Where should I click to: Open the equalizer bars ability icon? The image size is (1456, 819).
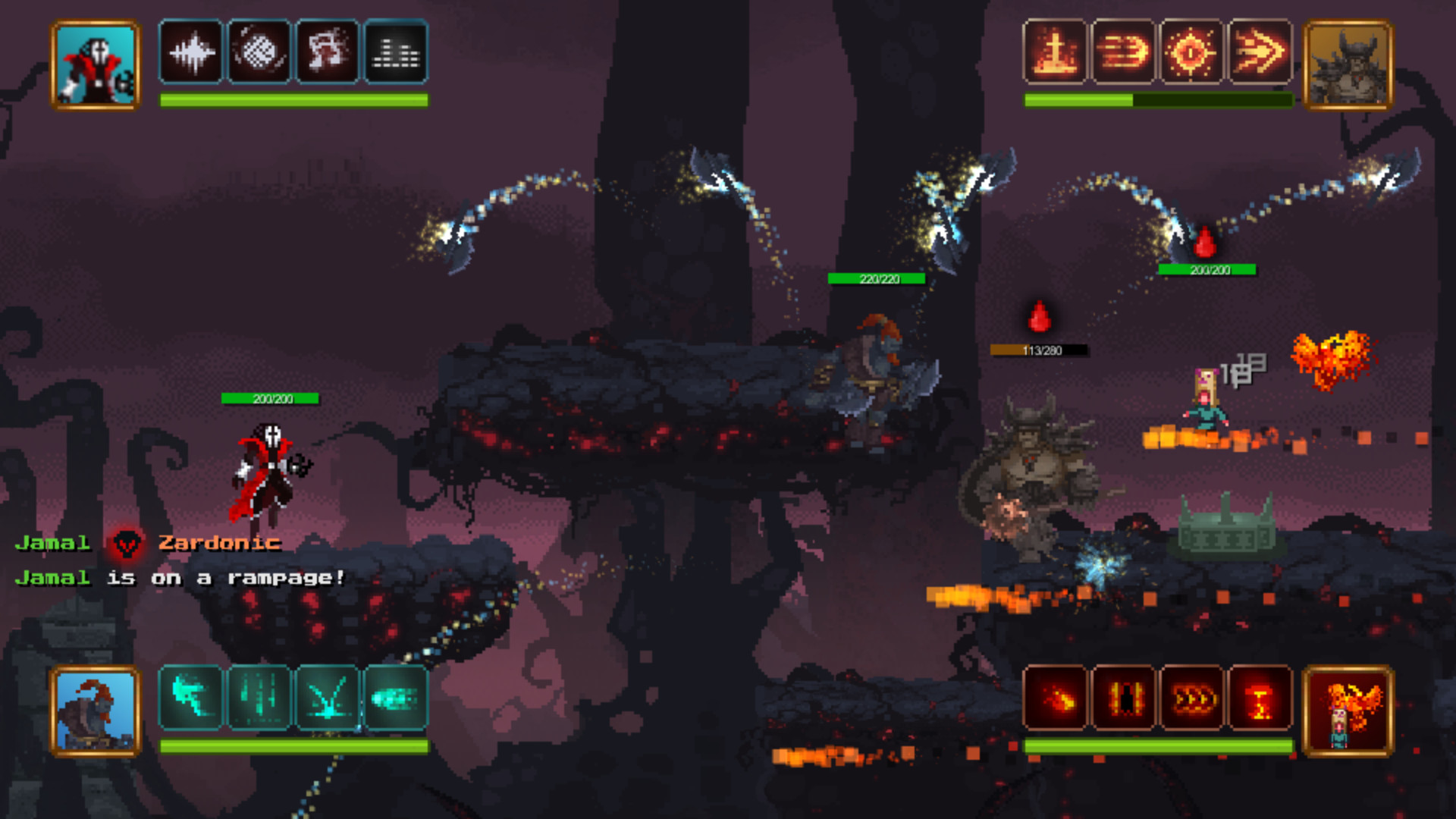395,52
